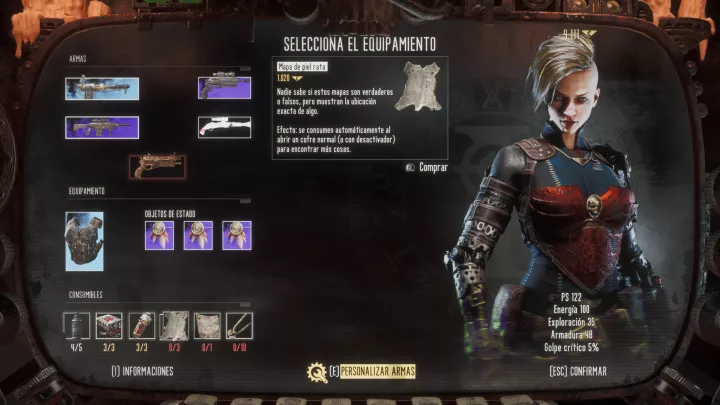Choose the red medkit box consumable
Screen dimensions: 720x405
tap(109, 326)
